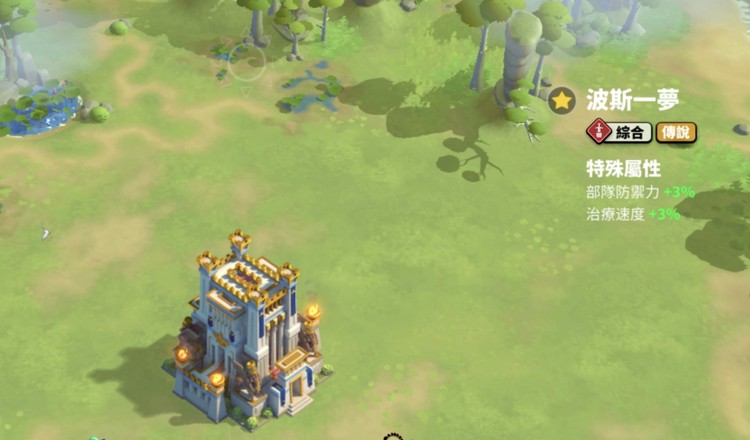Click the gold star icon beside 波斯一夢
Screen dimensions: 750x440
tap(562, 101)
